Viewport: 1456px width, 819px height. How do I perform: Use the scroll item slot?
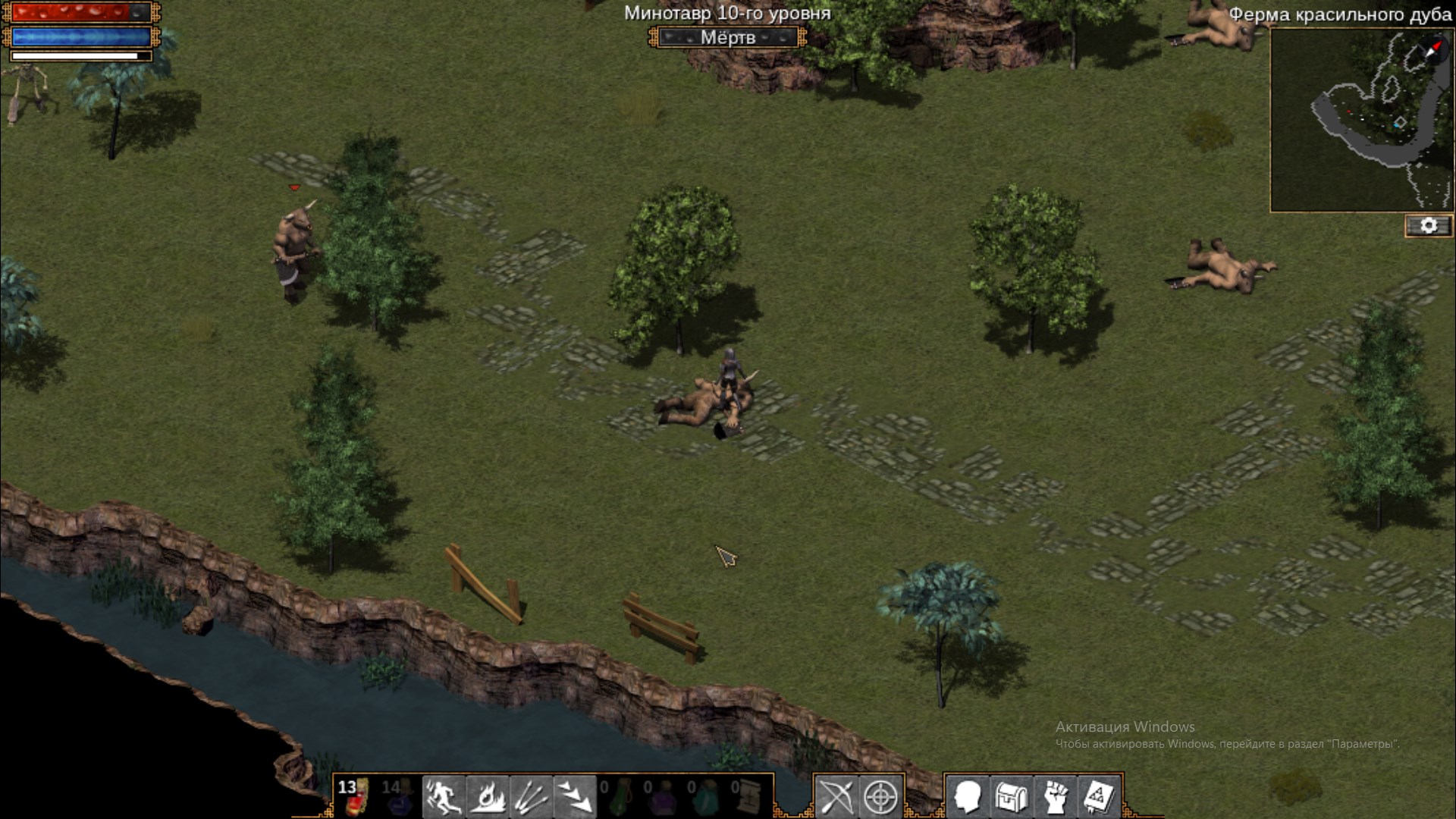click(x=748, y=796)
